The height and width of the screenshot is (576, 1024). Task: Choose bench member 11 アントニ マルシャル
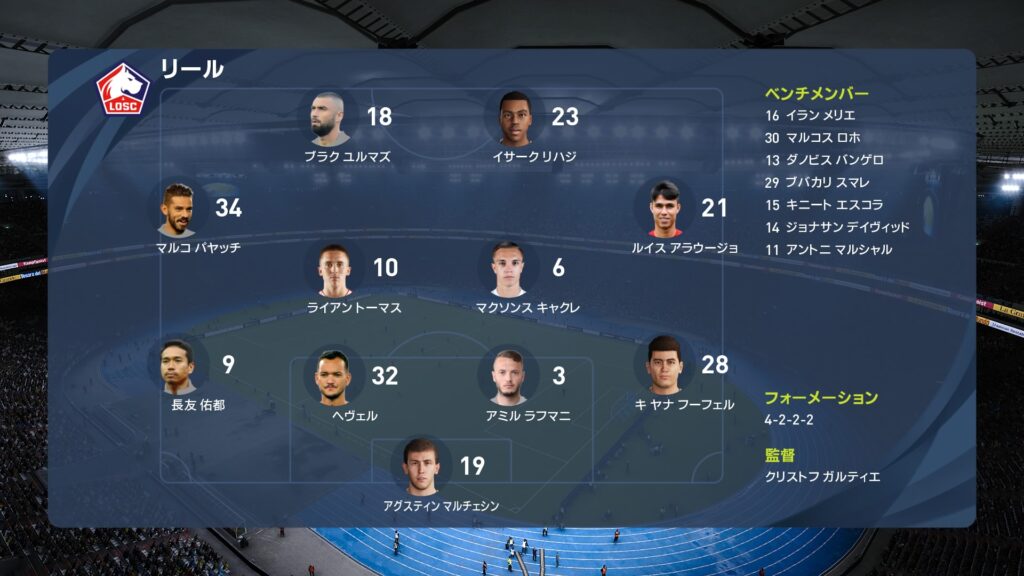pyautogui.click(x=828, y=249)
